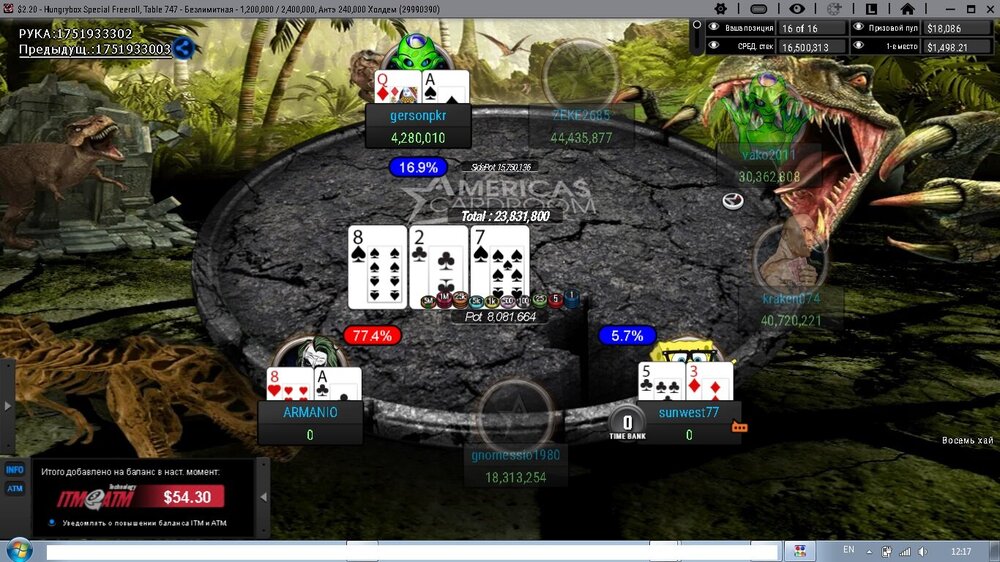The width and height of the screenshot is (1000, 562).
Task: Open the lobby via the house icon
Action: [x=907, y=8]
